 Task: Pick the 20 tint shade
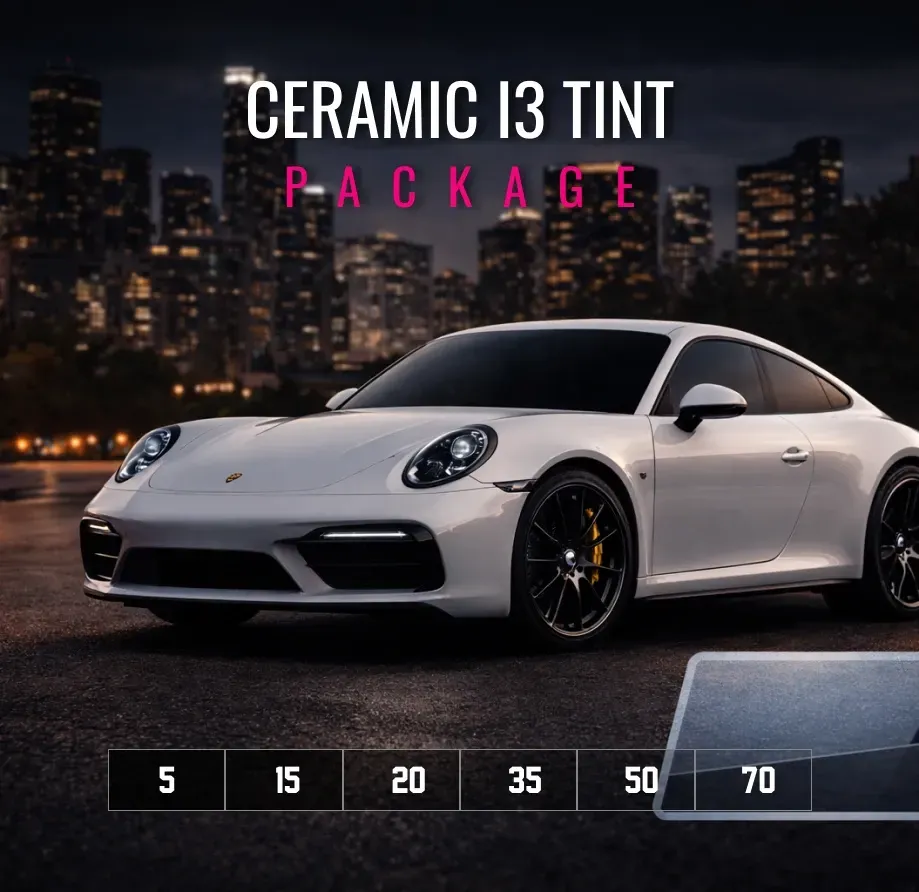pos(402,780)
